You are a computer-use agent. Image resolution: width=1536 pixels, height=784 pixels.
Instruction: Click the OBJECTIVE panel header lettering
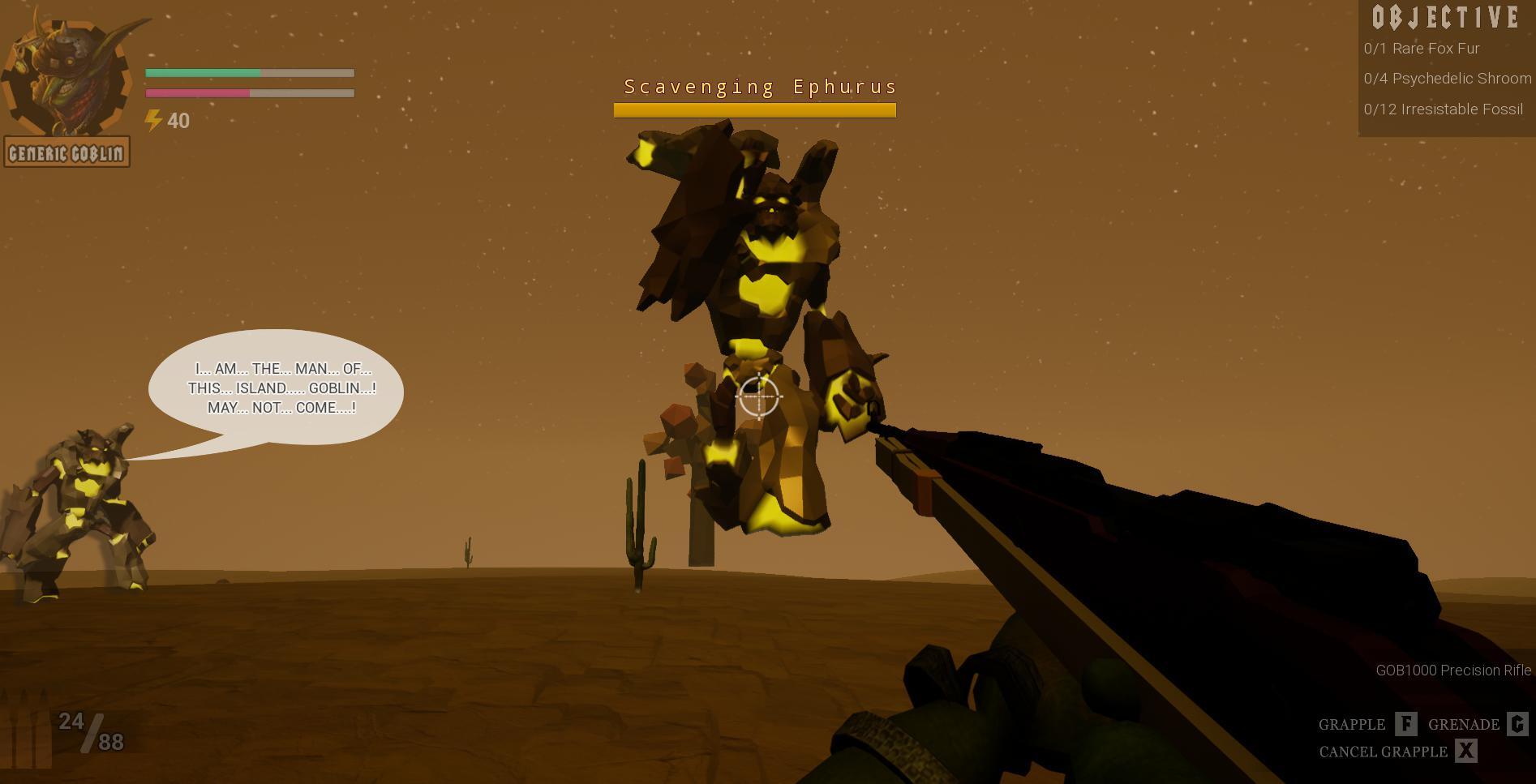point(1444,15)
